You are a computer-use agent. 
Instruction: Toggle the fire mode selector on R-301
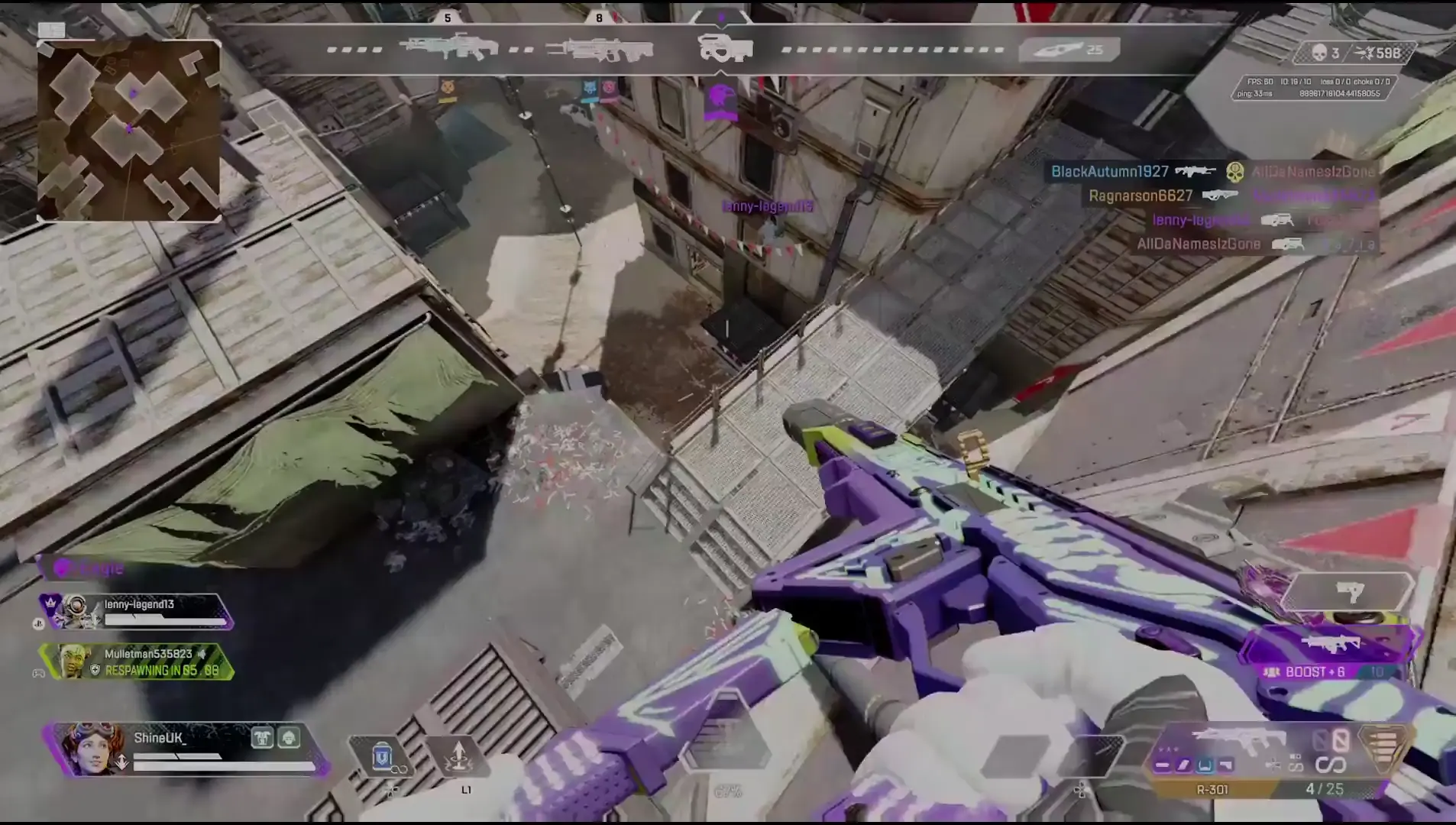coord(1274,765)
